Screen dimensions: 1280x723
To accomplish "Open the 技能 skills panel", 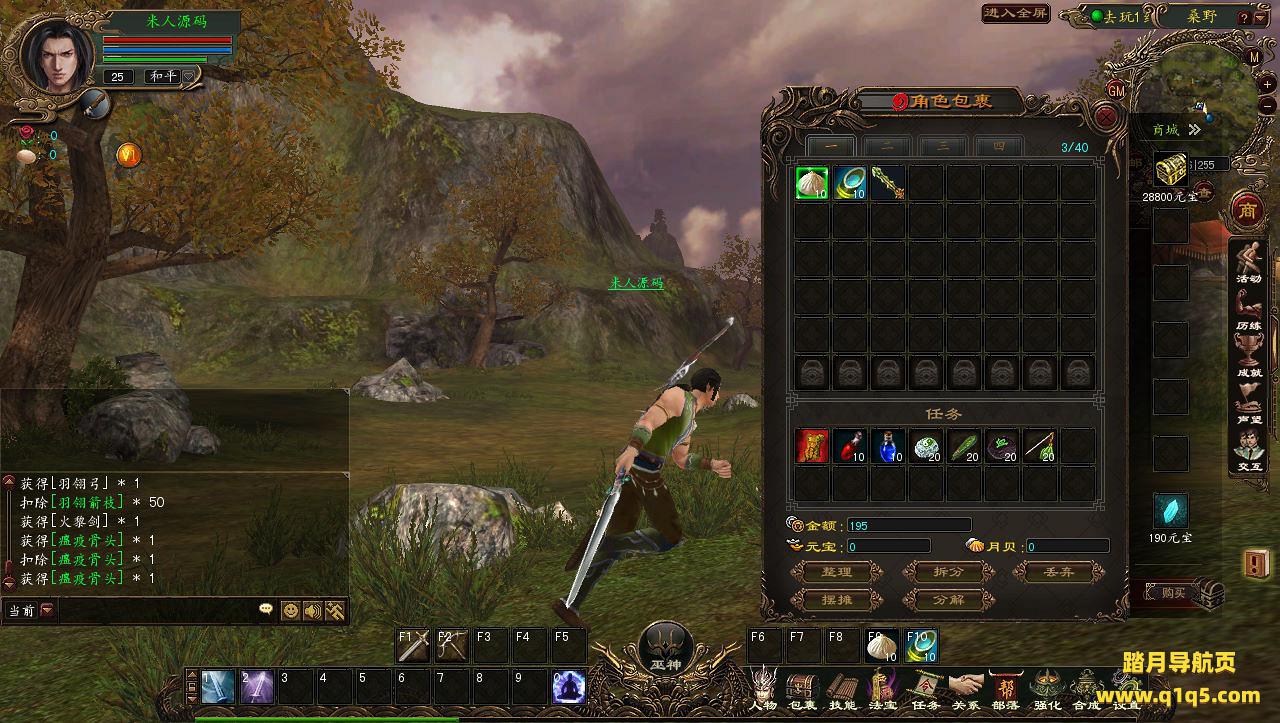I will click(x=842, y=689).
